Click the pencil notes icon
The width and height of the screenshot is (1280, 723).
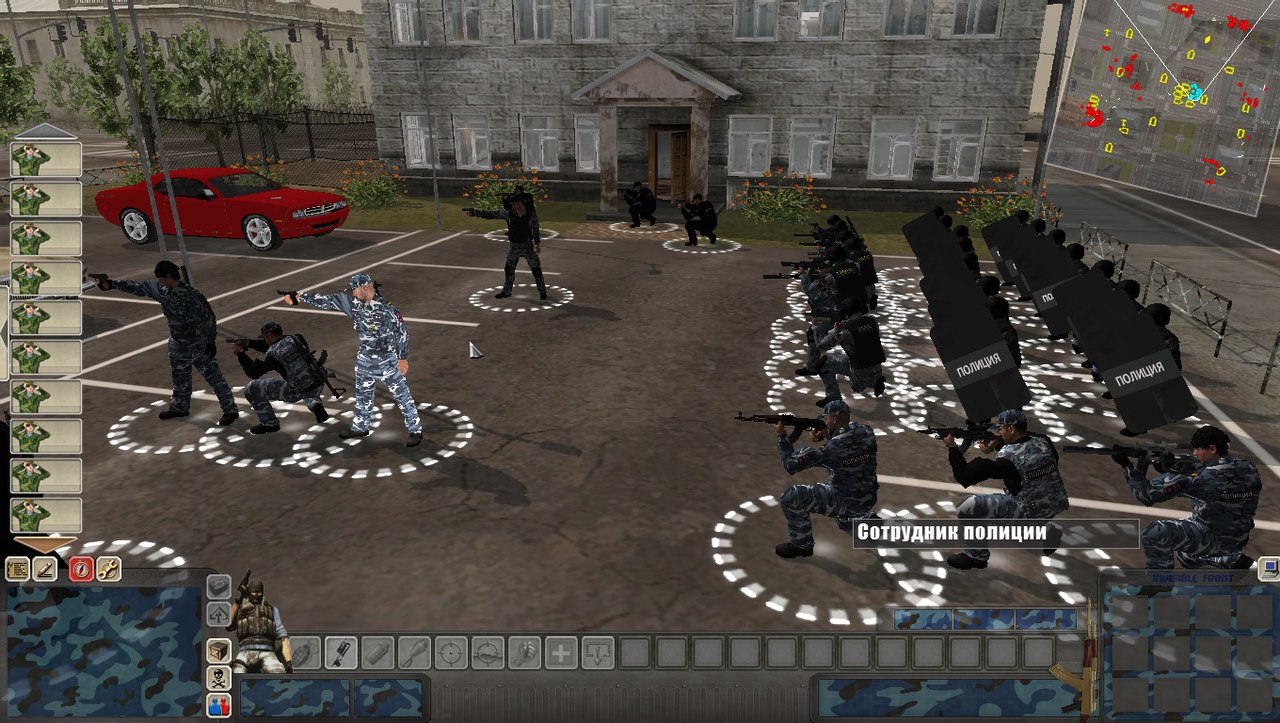coord(45,569)
